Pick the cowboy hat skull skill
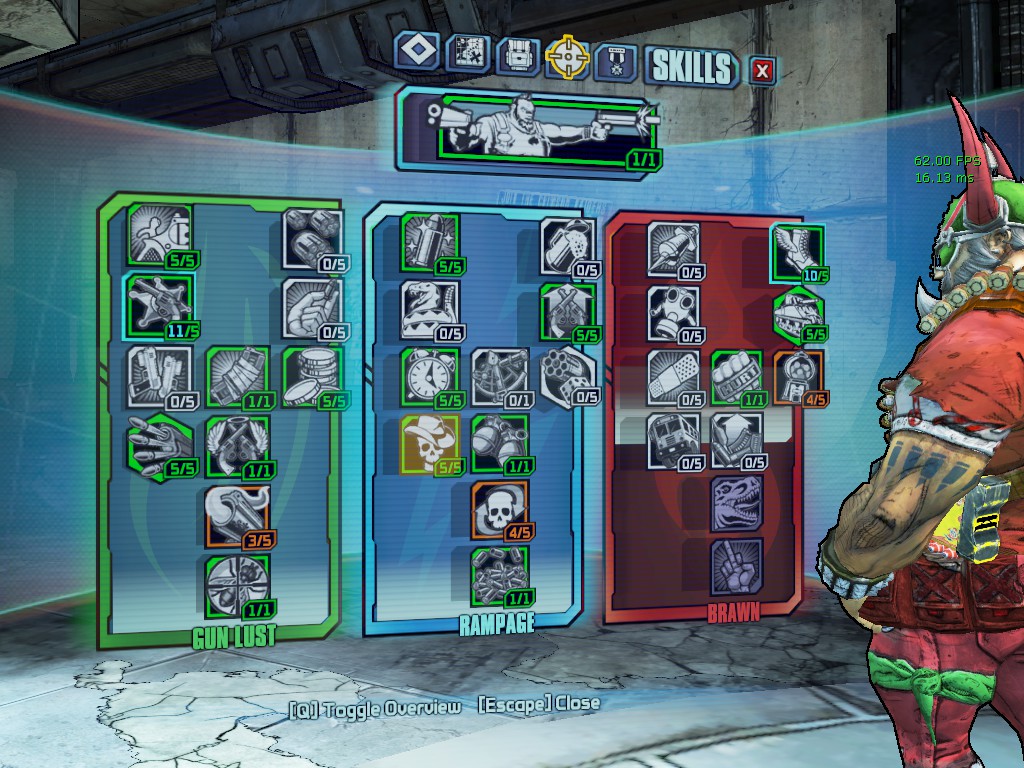 [430, 444]
